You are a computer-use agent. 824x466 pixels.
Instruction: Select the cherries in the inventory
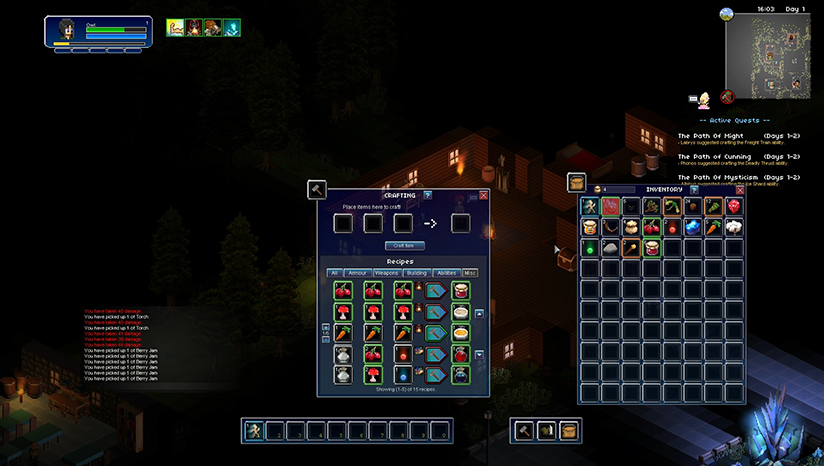coord(652,227)
